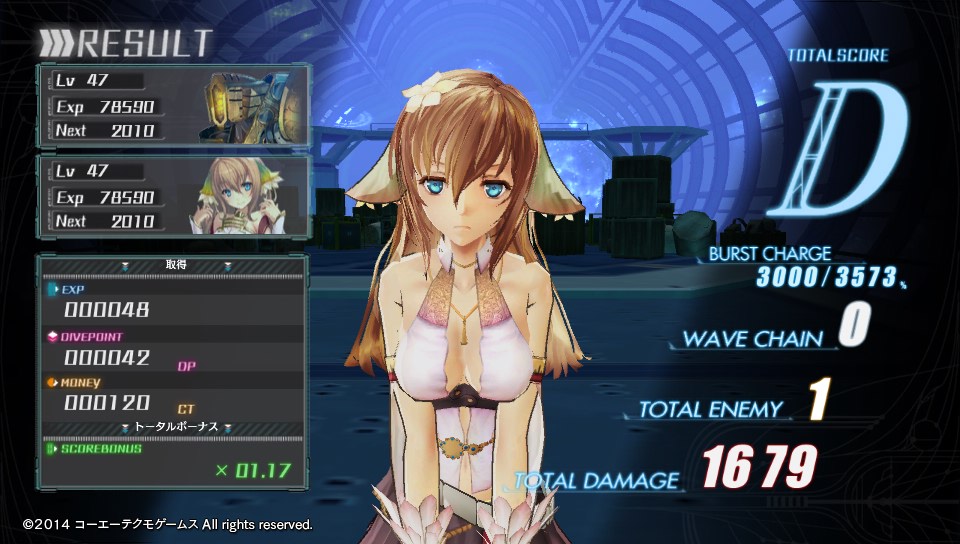
Task: Select the mech portrait in the result panel
Action: (246, 105)
